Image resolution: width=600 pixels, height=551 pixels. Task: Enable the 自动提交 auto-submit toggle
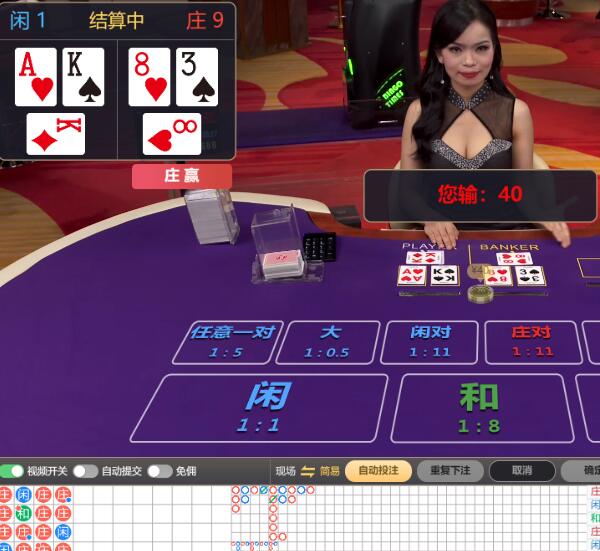pyautogui.click(x=85, y=471)
